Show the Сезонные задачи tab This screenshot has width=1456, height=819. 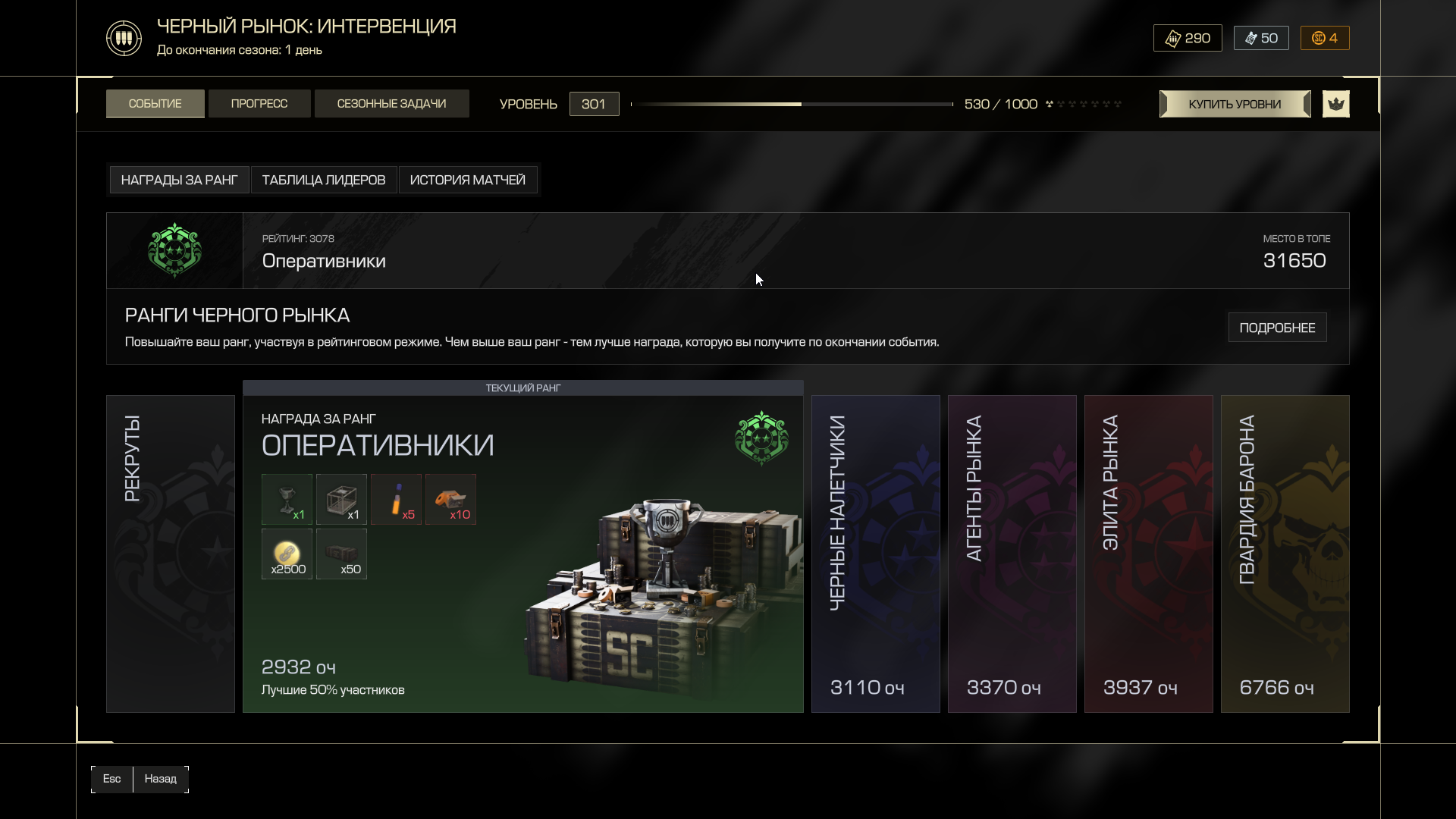(x=391, y=104)
